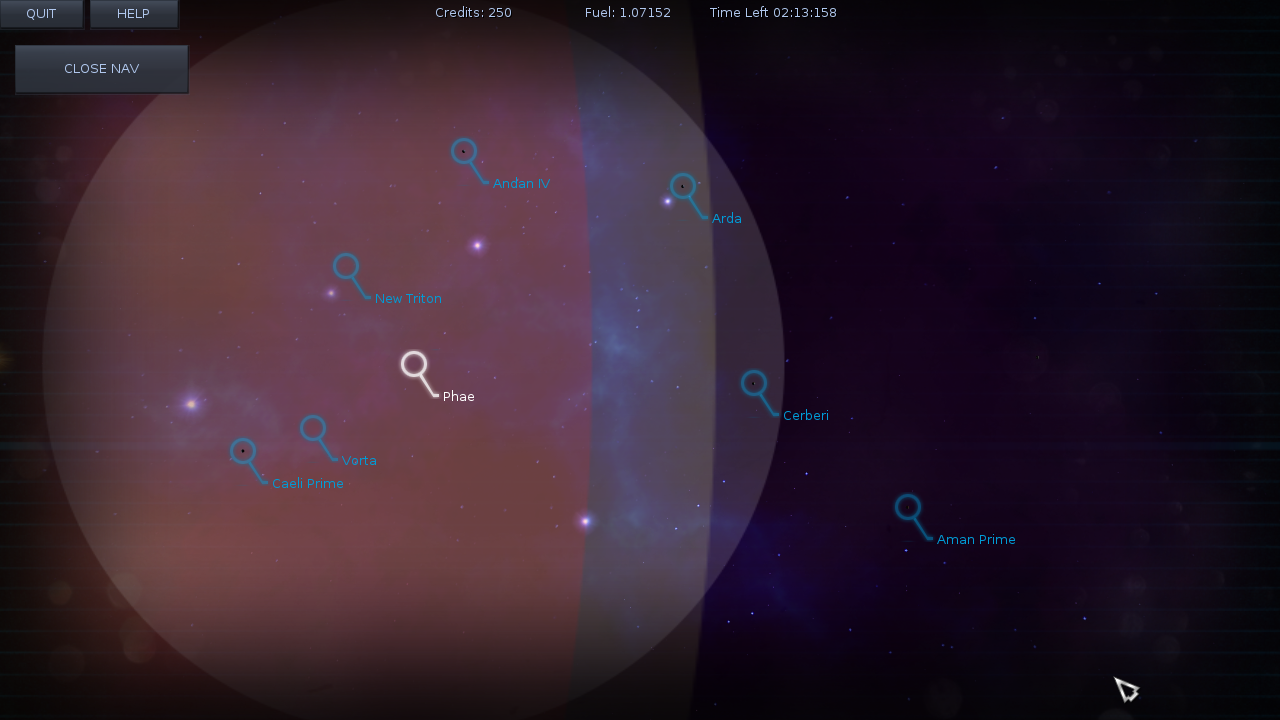Pick the Cerberi destination marker
The height and width of the screenshot is (720, 1280).
tap(754, 383)
